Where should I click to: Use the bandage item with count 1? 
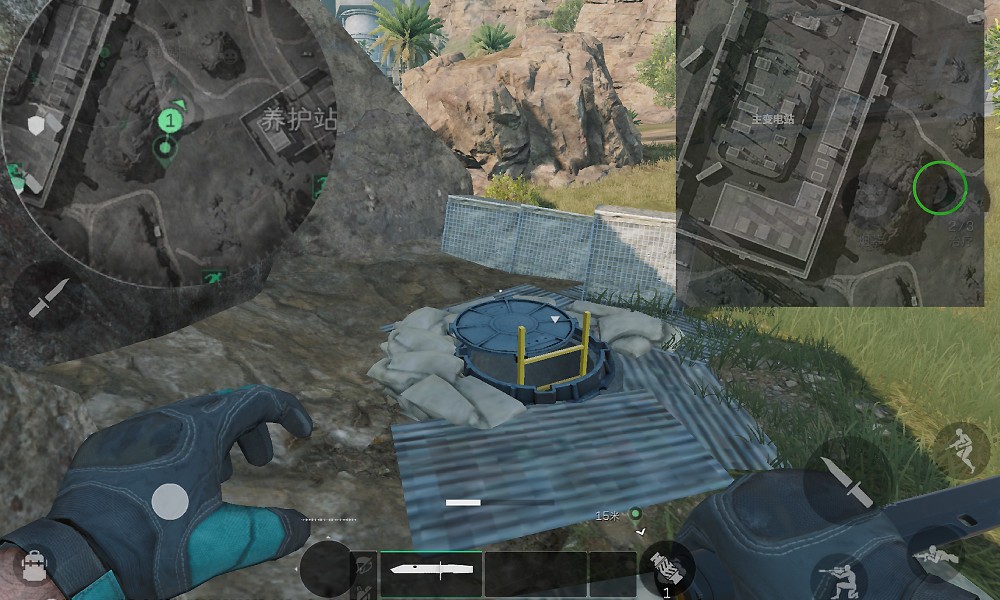667,570
